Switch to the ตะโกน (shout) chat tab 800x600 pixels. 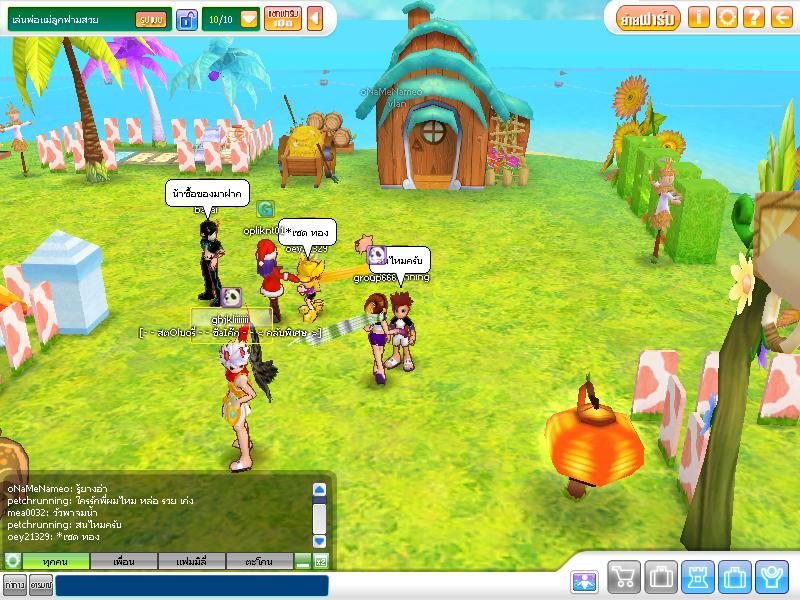click(x=259, y=562)
